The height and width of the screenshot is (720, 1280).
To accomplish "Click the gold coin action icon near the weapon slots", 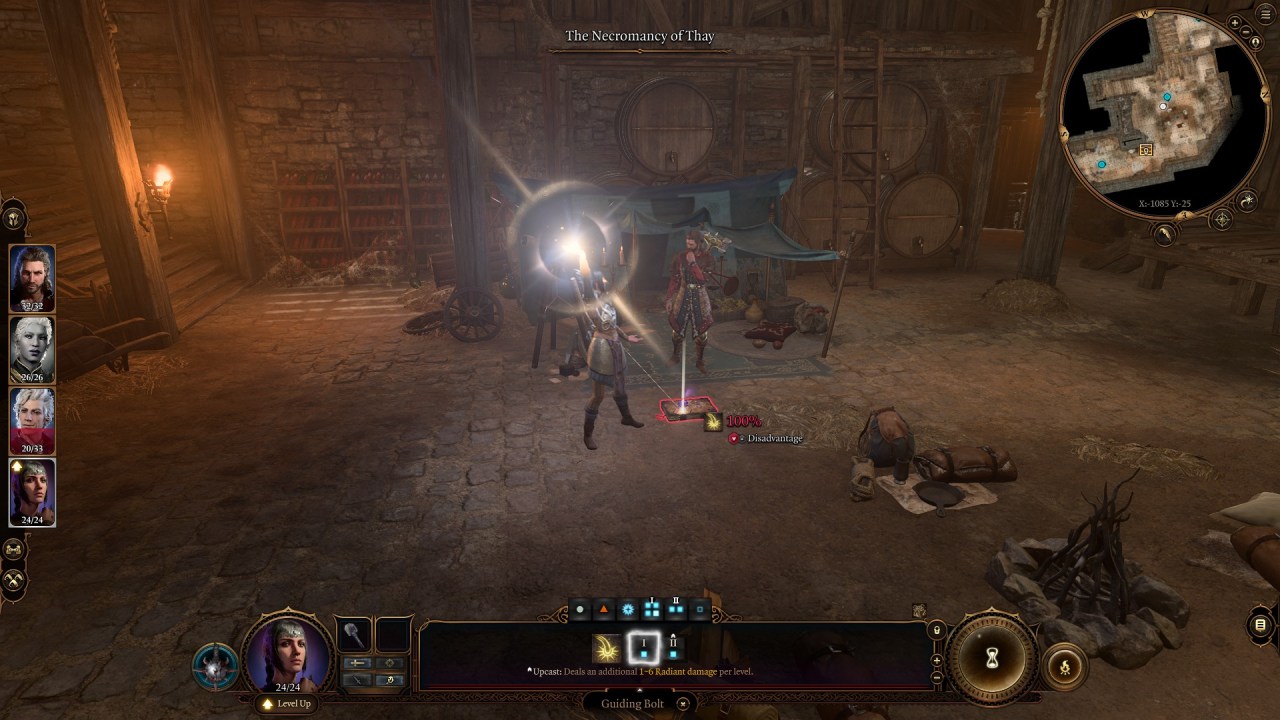I will [x=390, y=680].
